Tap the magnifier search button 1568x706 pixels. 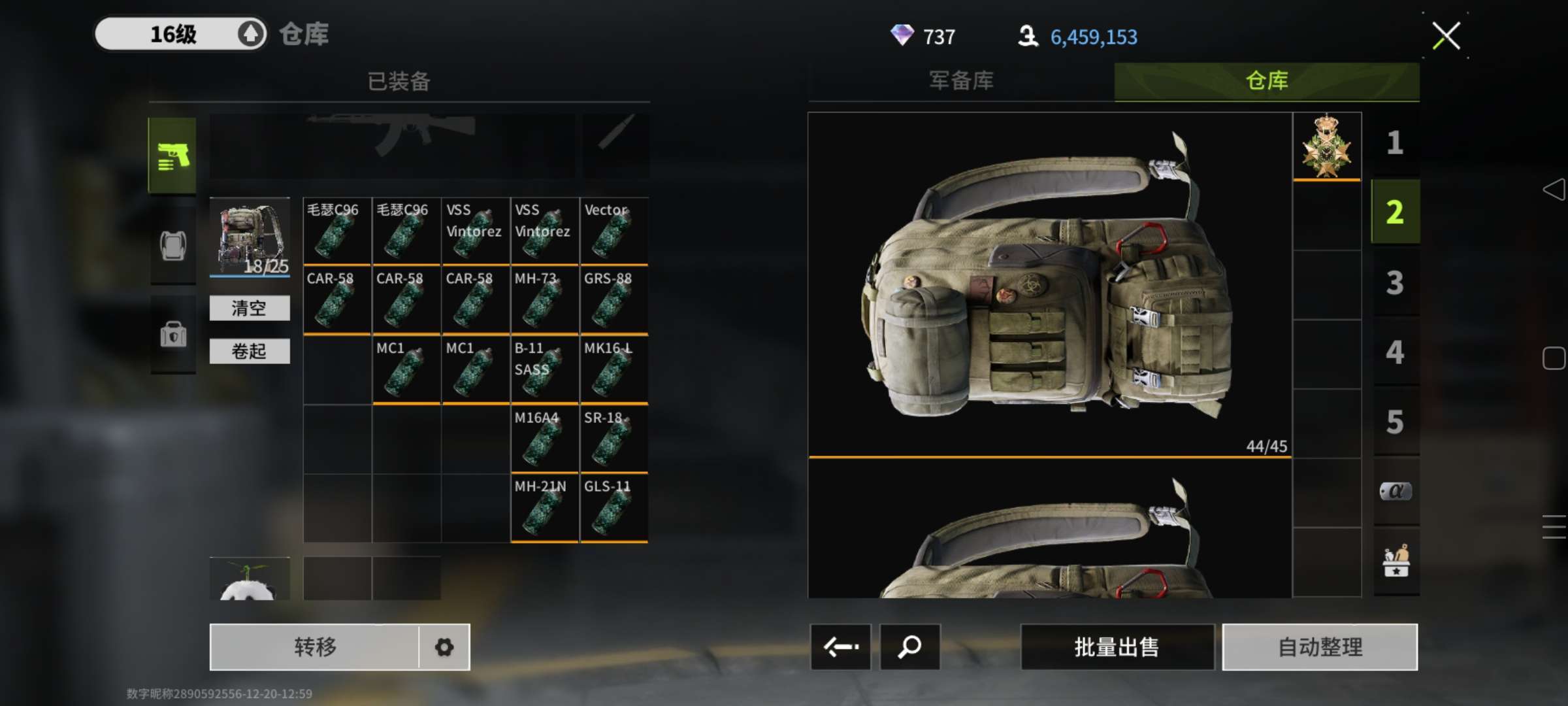pyautogui.click(x=909, y=647)
